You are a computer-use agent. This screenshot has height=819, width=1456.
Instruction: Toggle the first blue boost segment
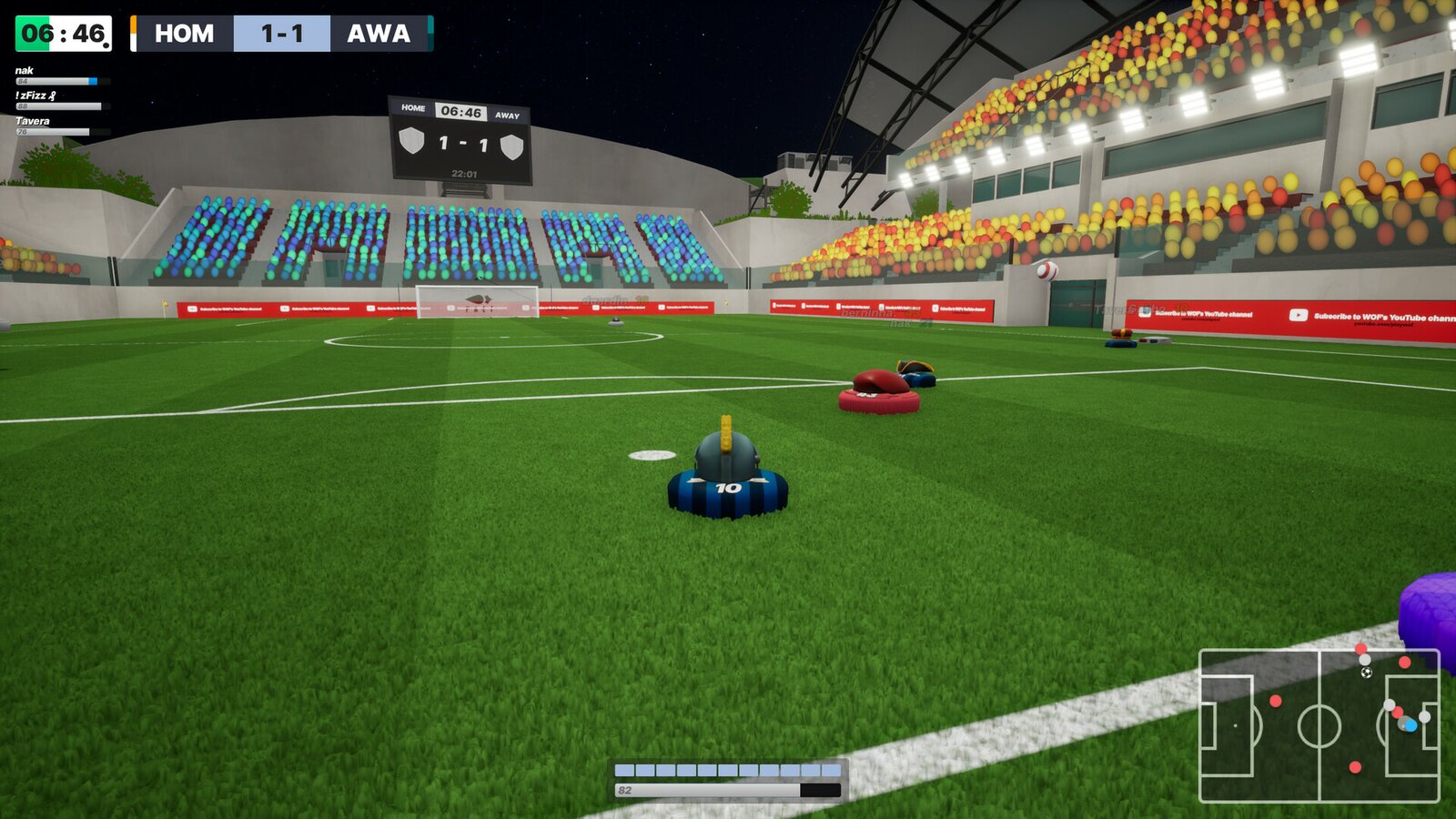(623, 769)
